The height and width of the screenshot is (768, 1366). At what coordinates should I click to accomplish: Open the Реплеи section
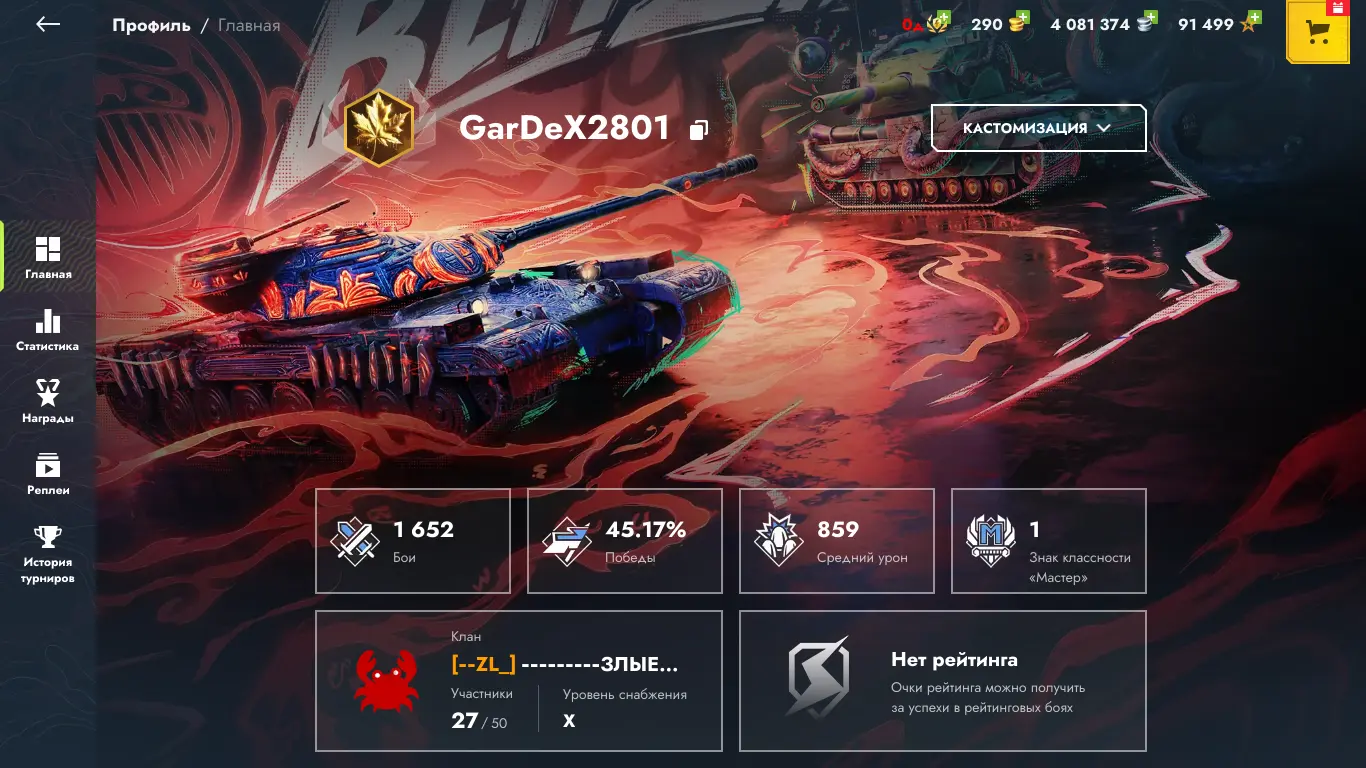(x=48, y=473)
